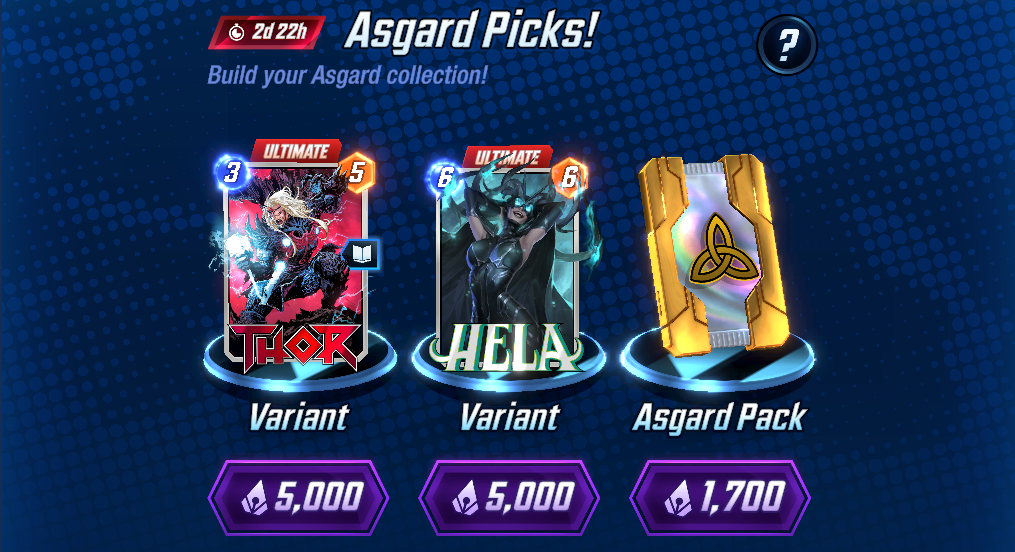Buy the Asgard Pack for 1,700
Viewport: 1015px width, 552px height.
coord(720,496)
